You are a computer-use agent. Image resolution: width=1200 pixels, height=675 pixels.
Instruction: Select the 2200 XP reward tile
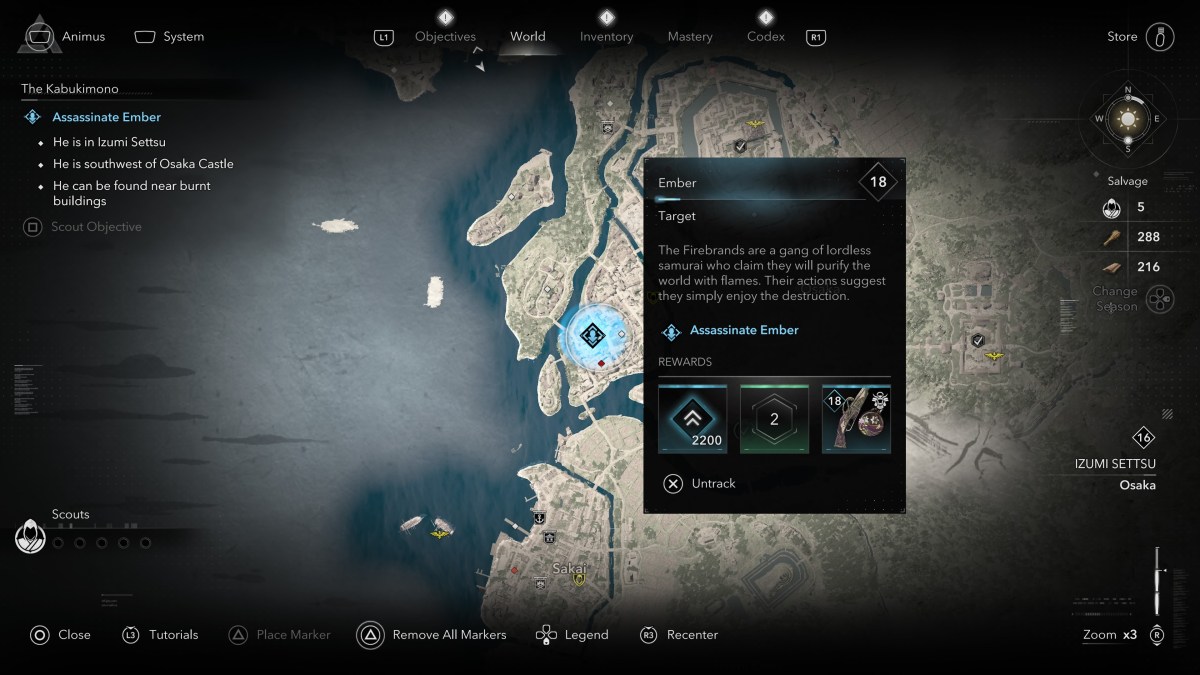coord(692,419)
